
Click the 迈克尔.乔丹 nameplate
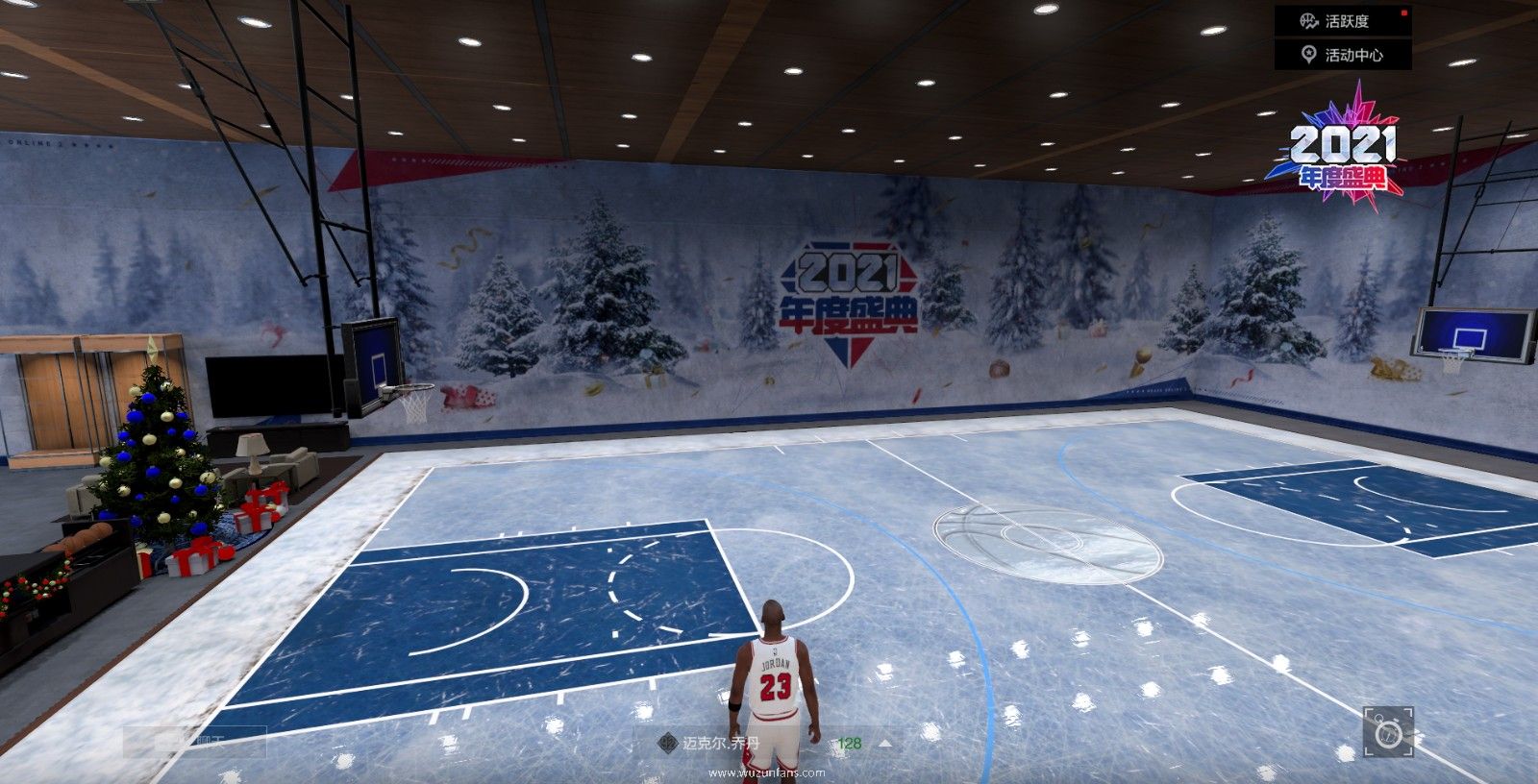click(721, 742)
